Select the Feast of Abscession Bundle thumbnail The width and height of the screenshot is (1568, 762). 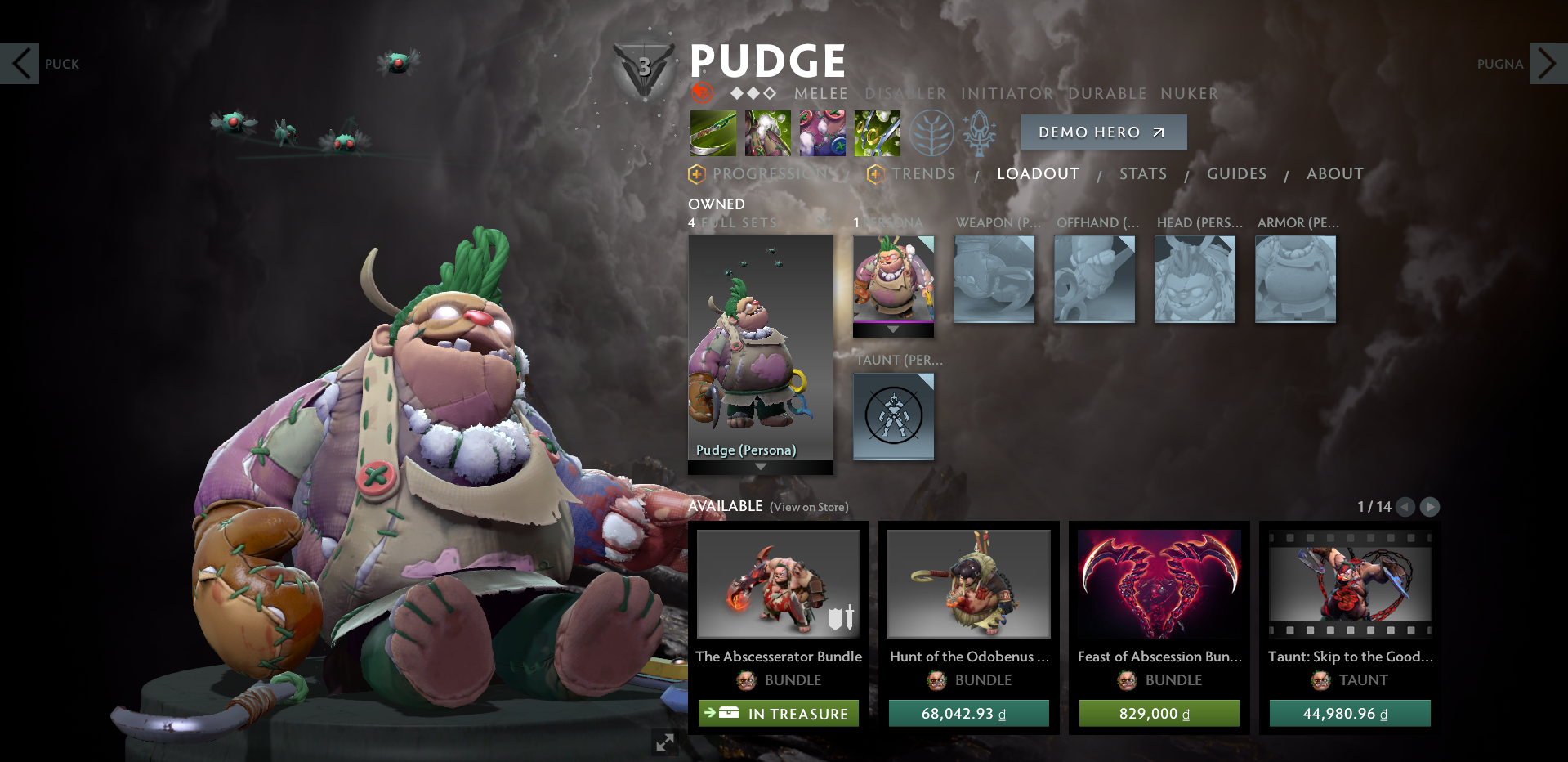pos(1159,584)
